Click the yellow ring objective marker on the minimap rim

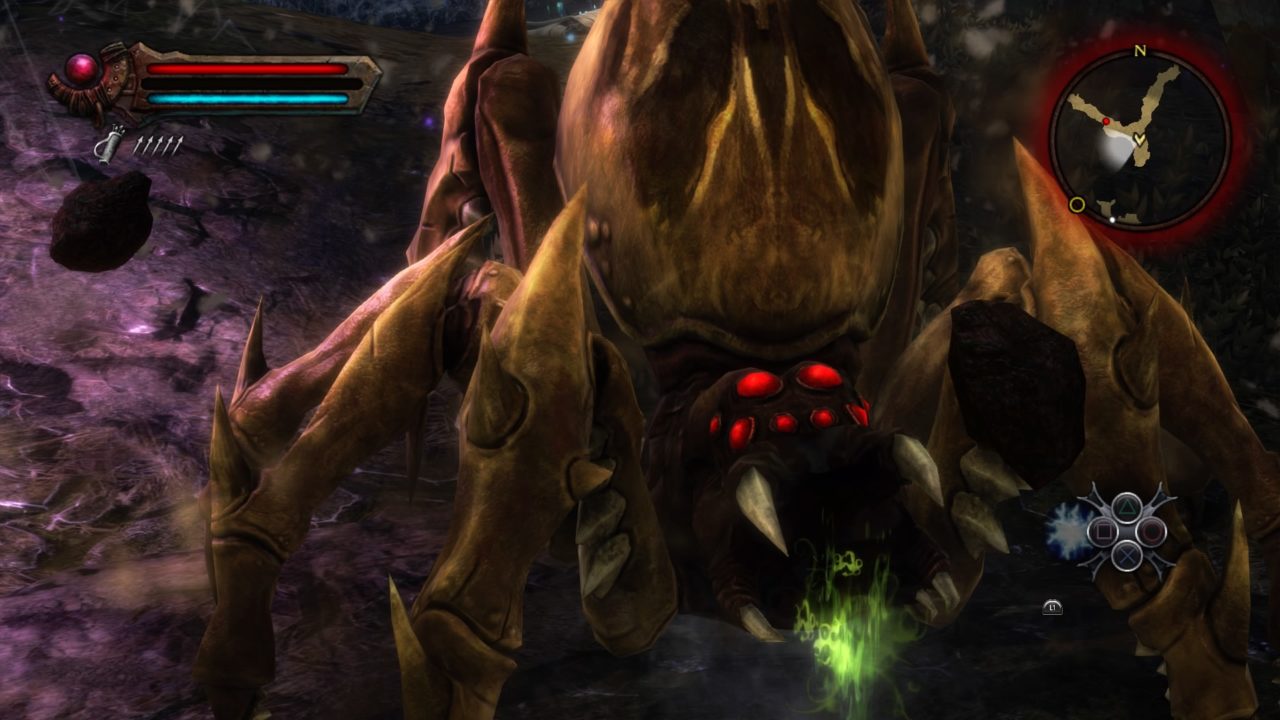point(1077,205)
